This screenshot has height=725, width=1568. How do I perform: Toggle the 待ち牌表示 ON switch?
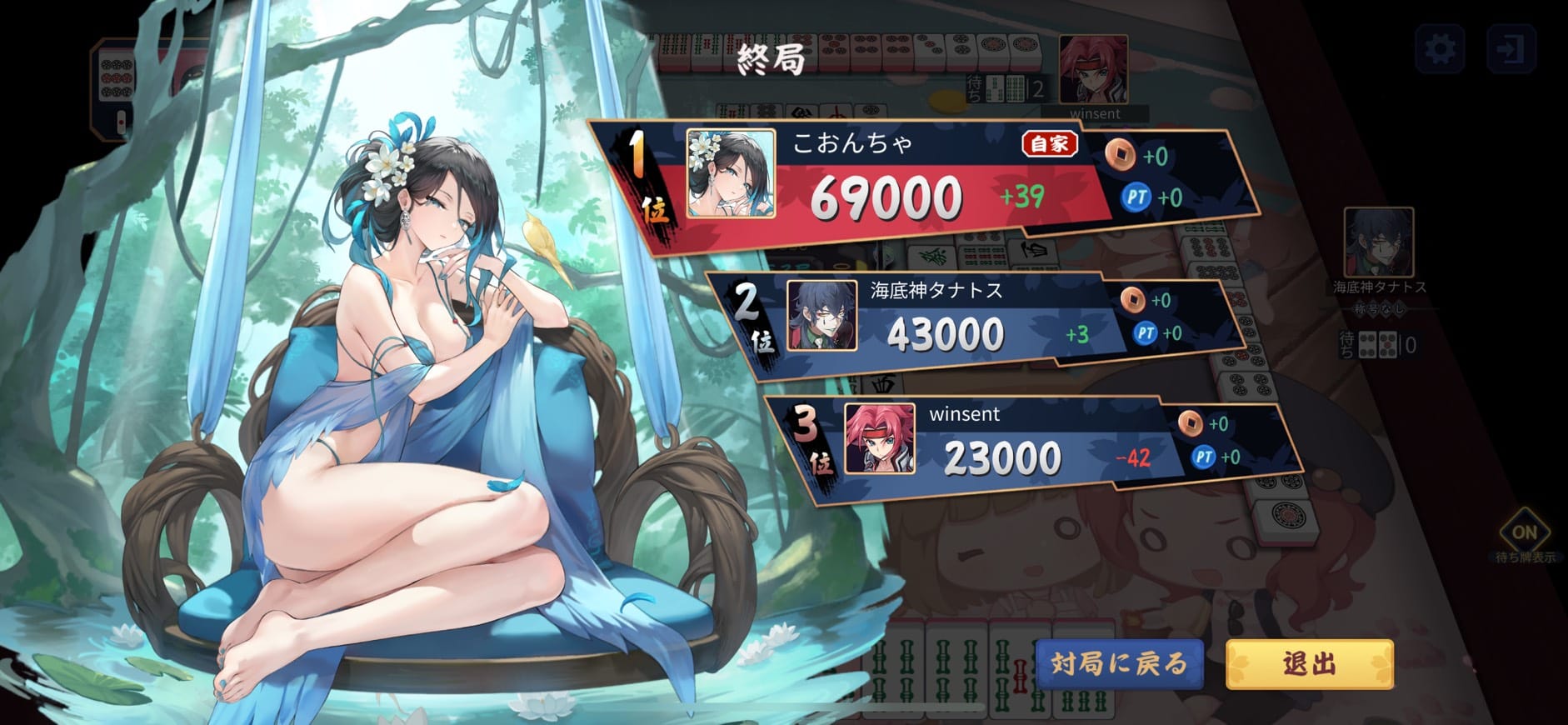tap(1524, 533)
